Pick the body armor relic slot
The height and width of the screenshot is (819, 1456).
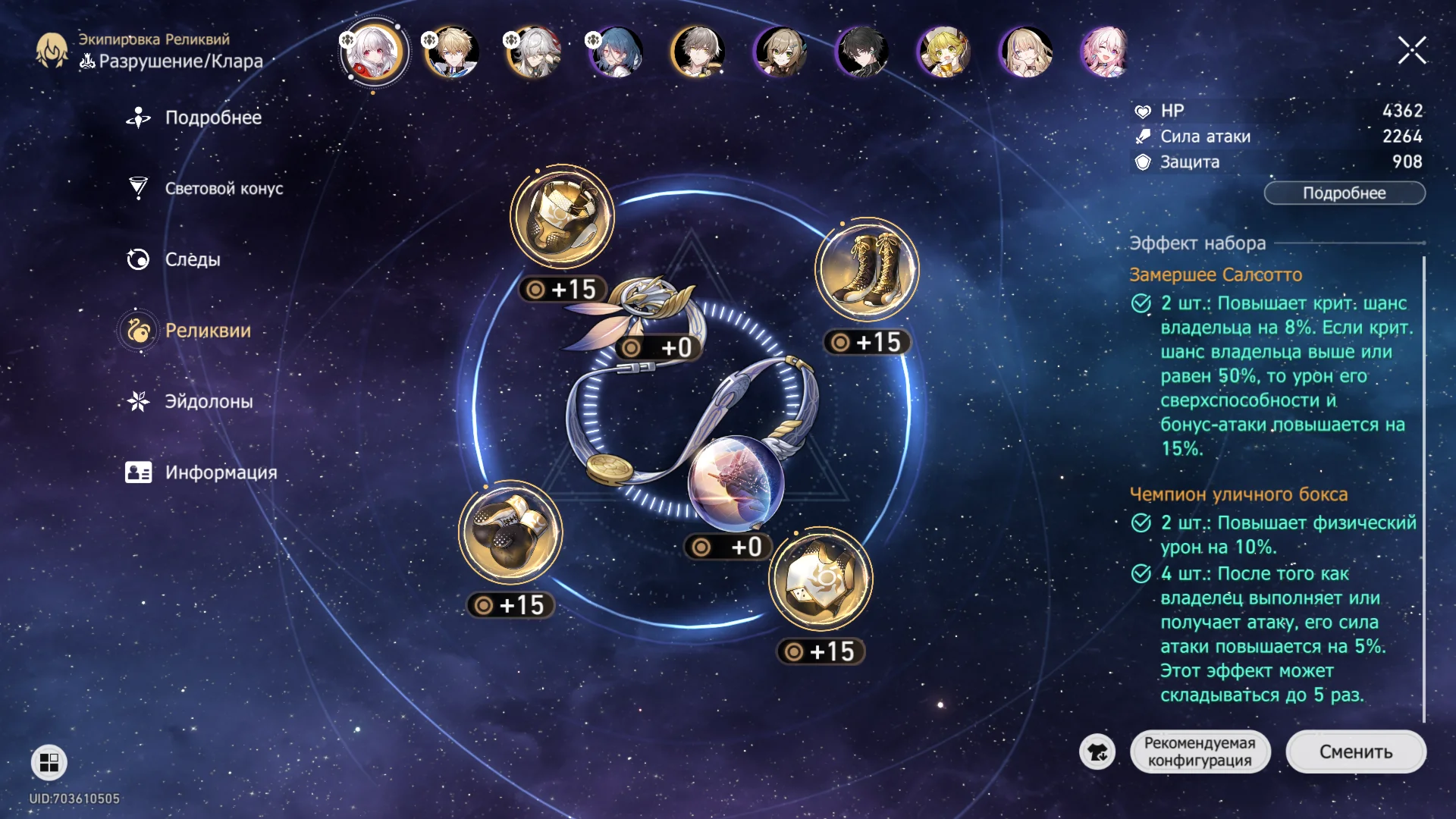[x=821, y=579]
